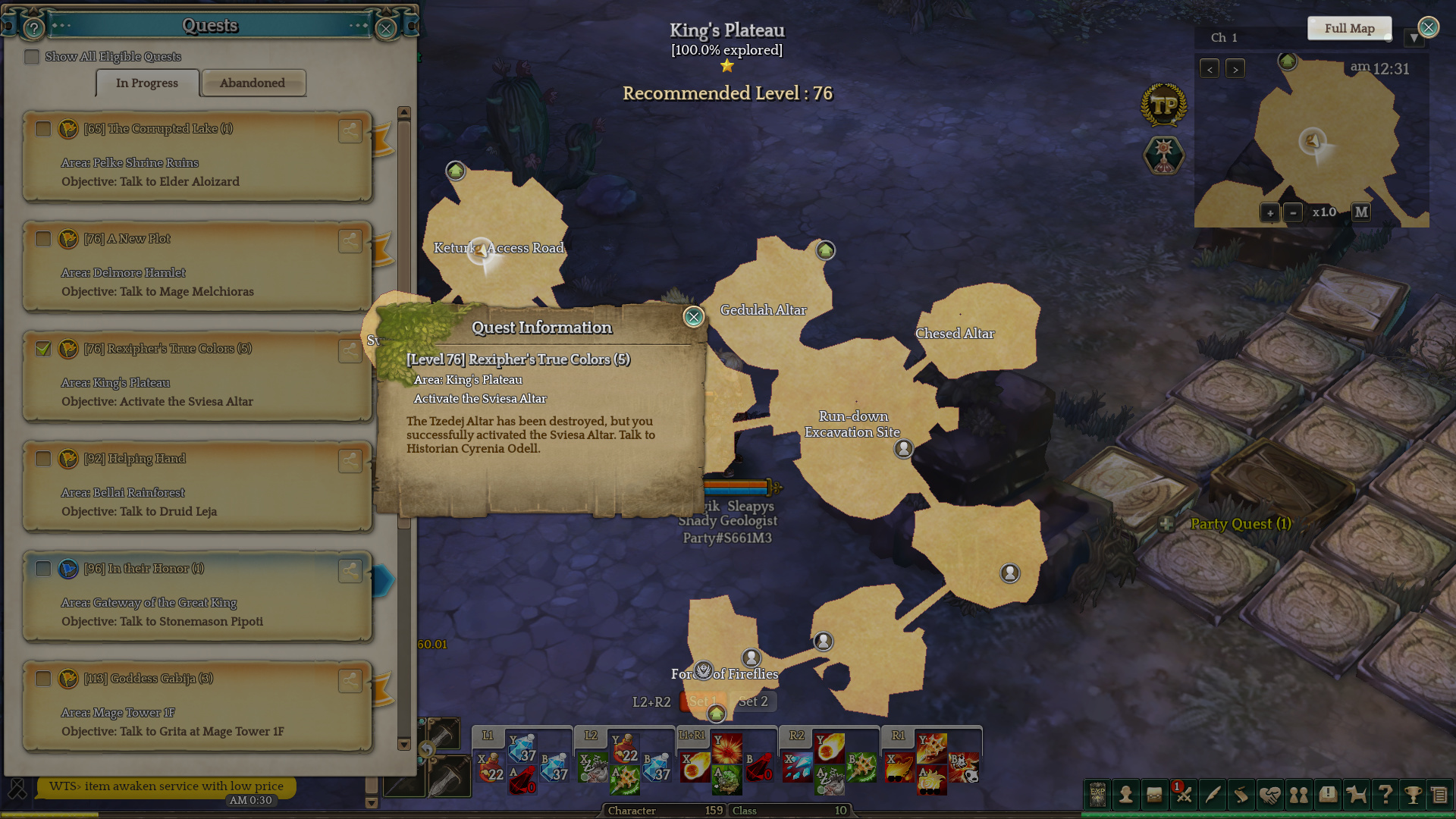1456x819 pixels.
Task: Check the tracking box for A New Plot
Action: click(x=43, y=239)
